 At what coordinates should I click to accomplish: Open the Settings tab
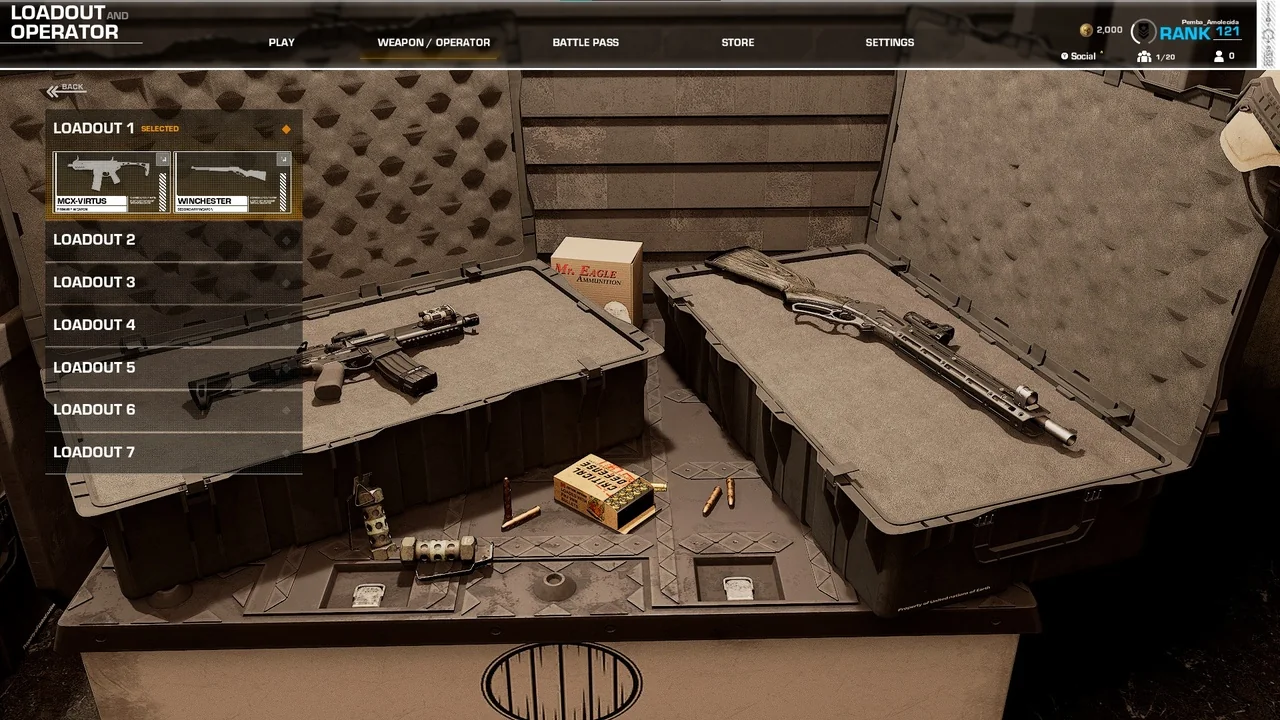[889, 43]
